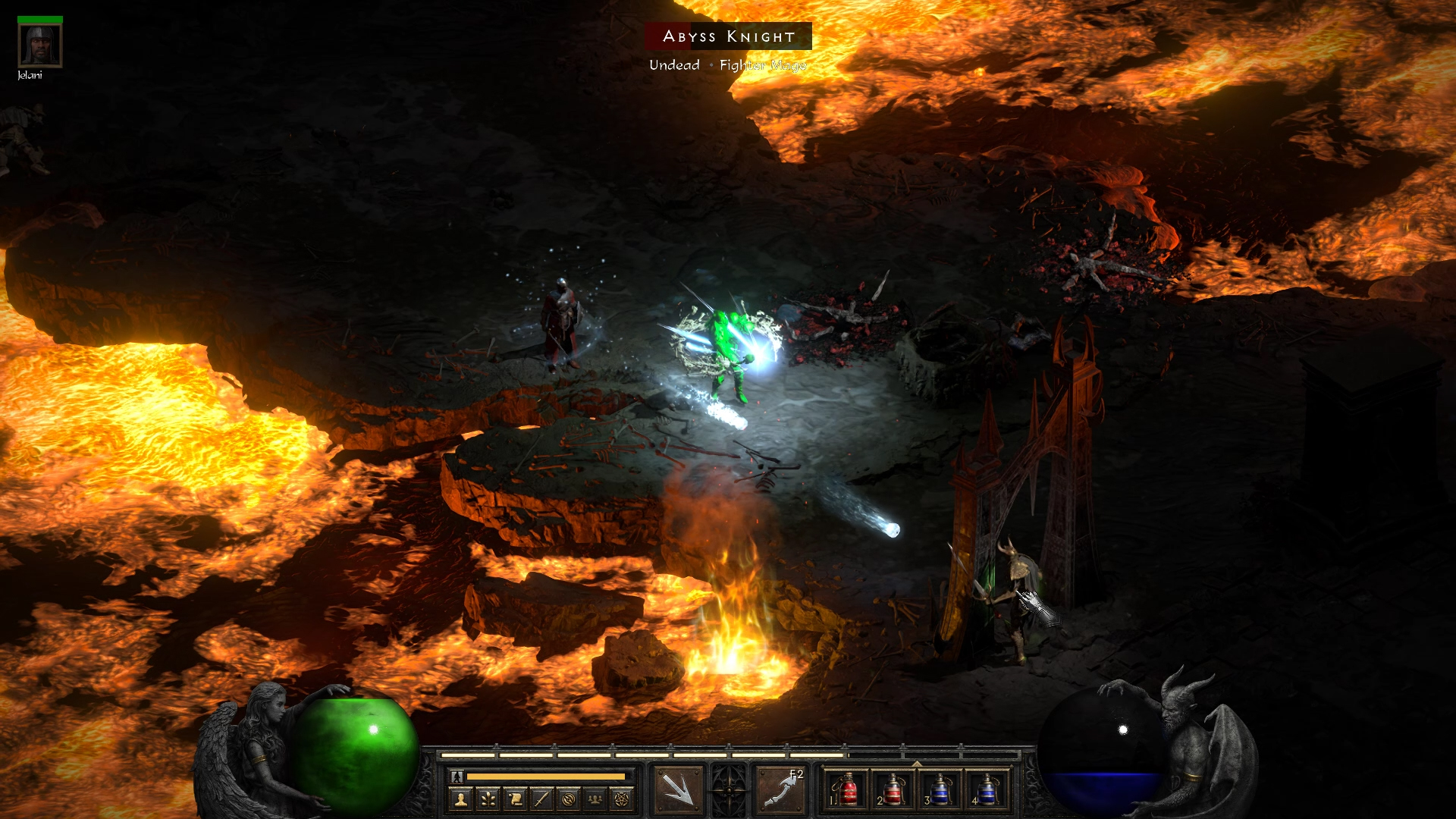Click the round orb mini-panel icon

point(569,799)
